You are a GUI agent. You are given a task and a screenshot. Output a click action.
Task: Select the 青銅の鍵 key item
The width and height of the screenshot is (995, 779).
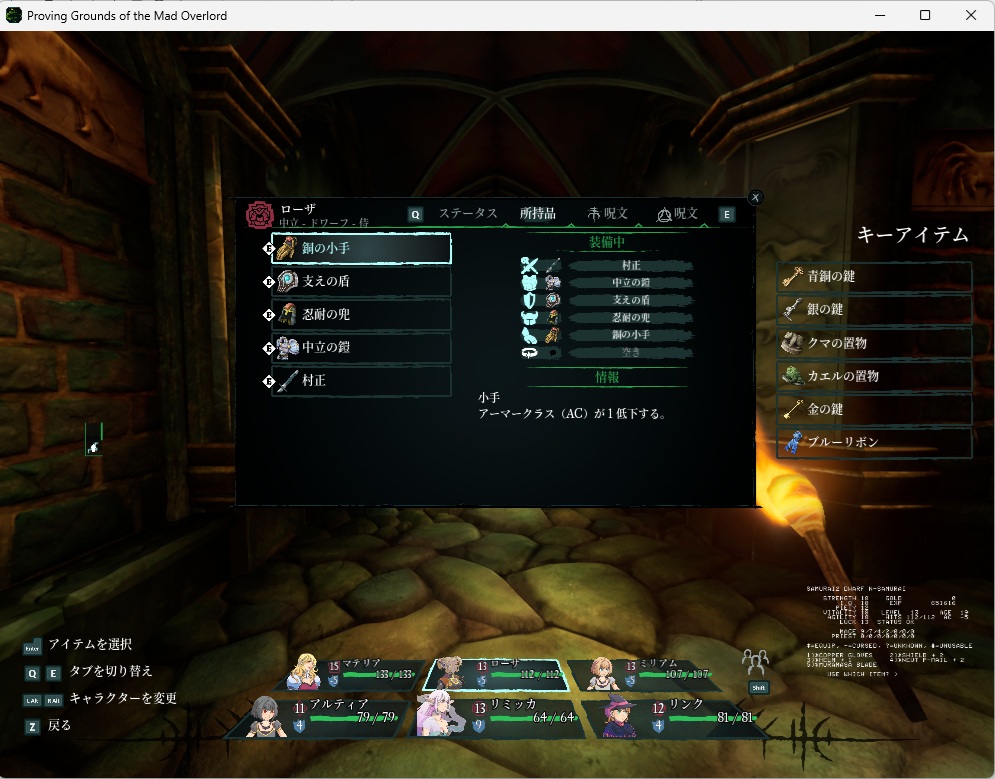pyautogui.click(x=874, y=277)
